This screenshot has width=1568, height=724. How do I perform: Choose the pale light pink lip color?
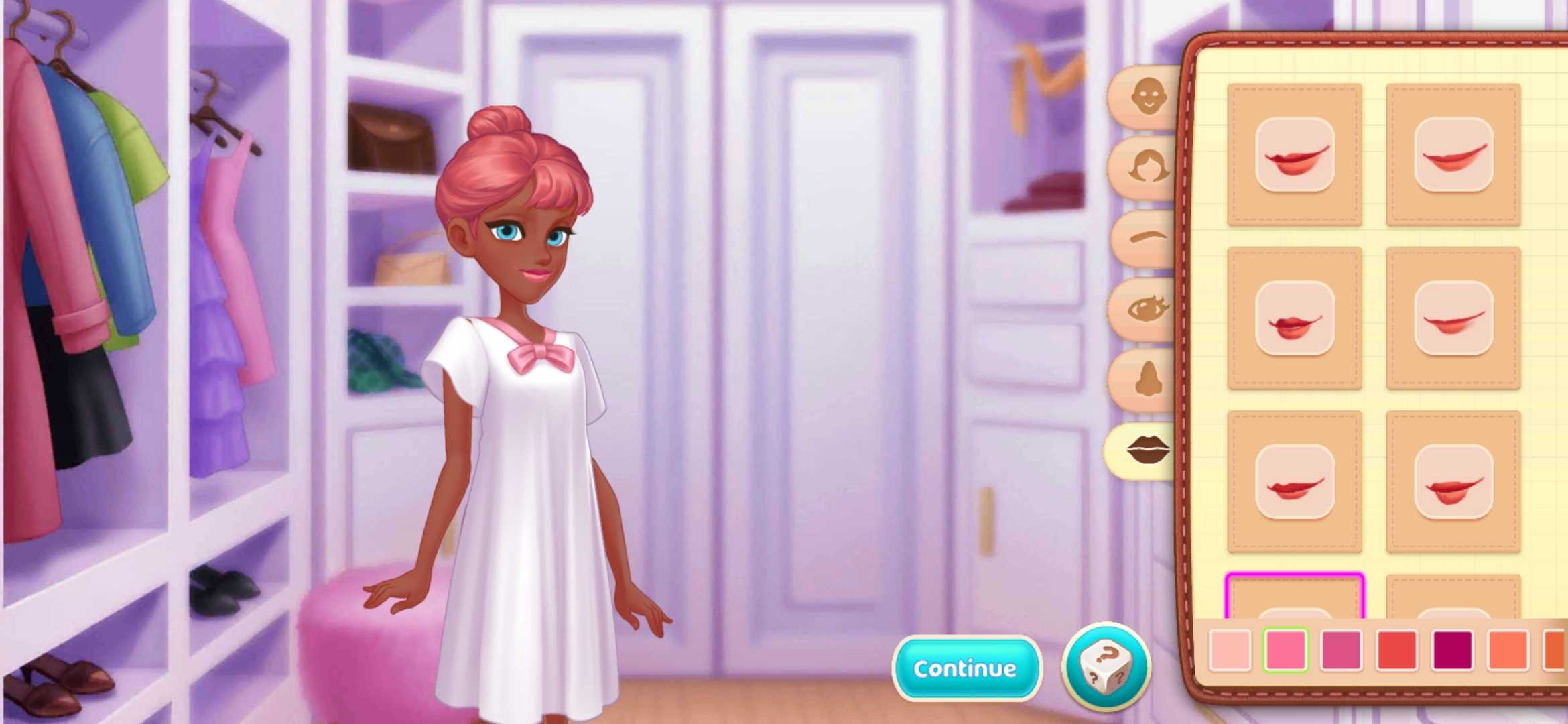[1230, 650]
